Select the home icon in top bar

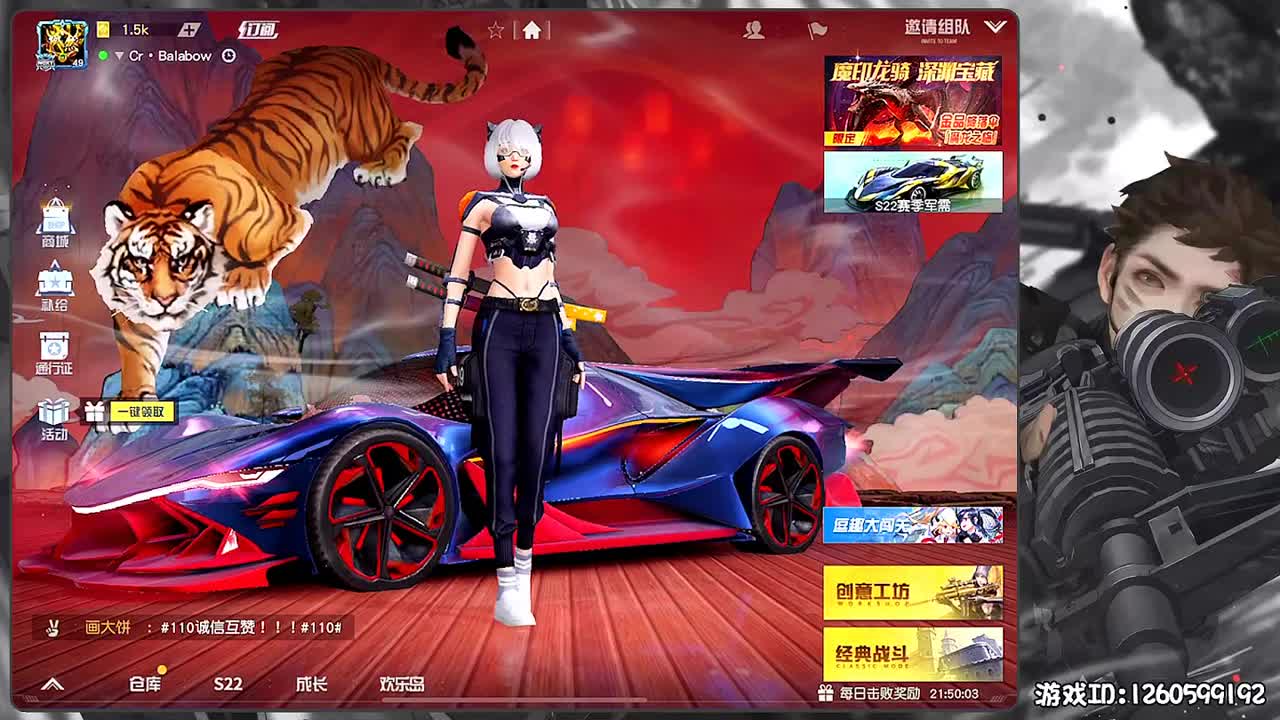coord(534,30)
